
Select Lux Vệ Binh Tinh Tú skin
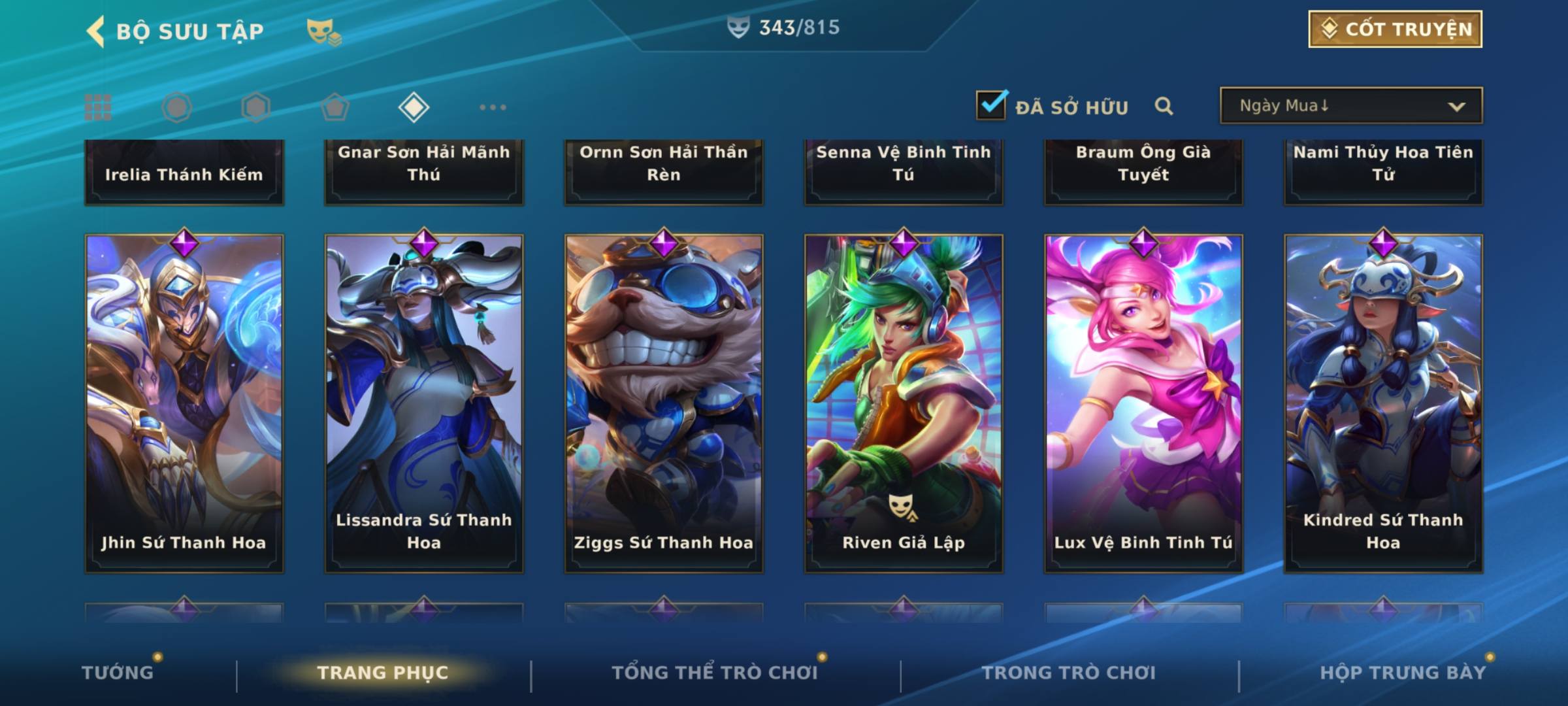[x=1143, y=403]
